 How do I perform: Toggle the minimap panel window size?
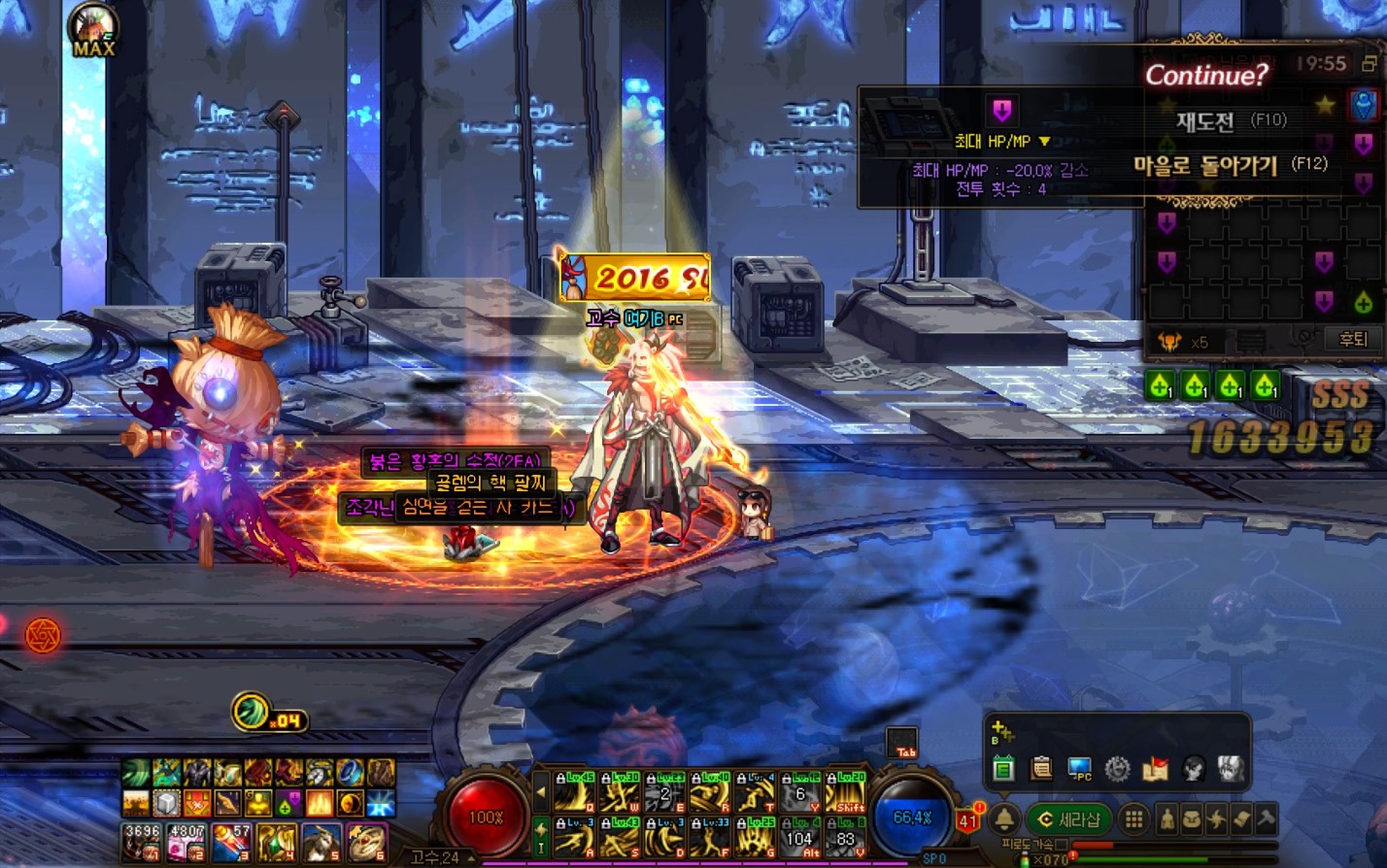(1369, 63)
